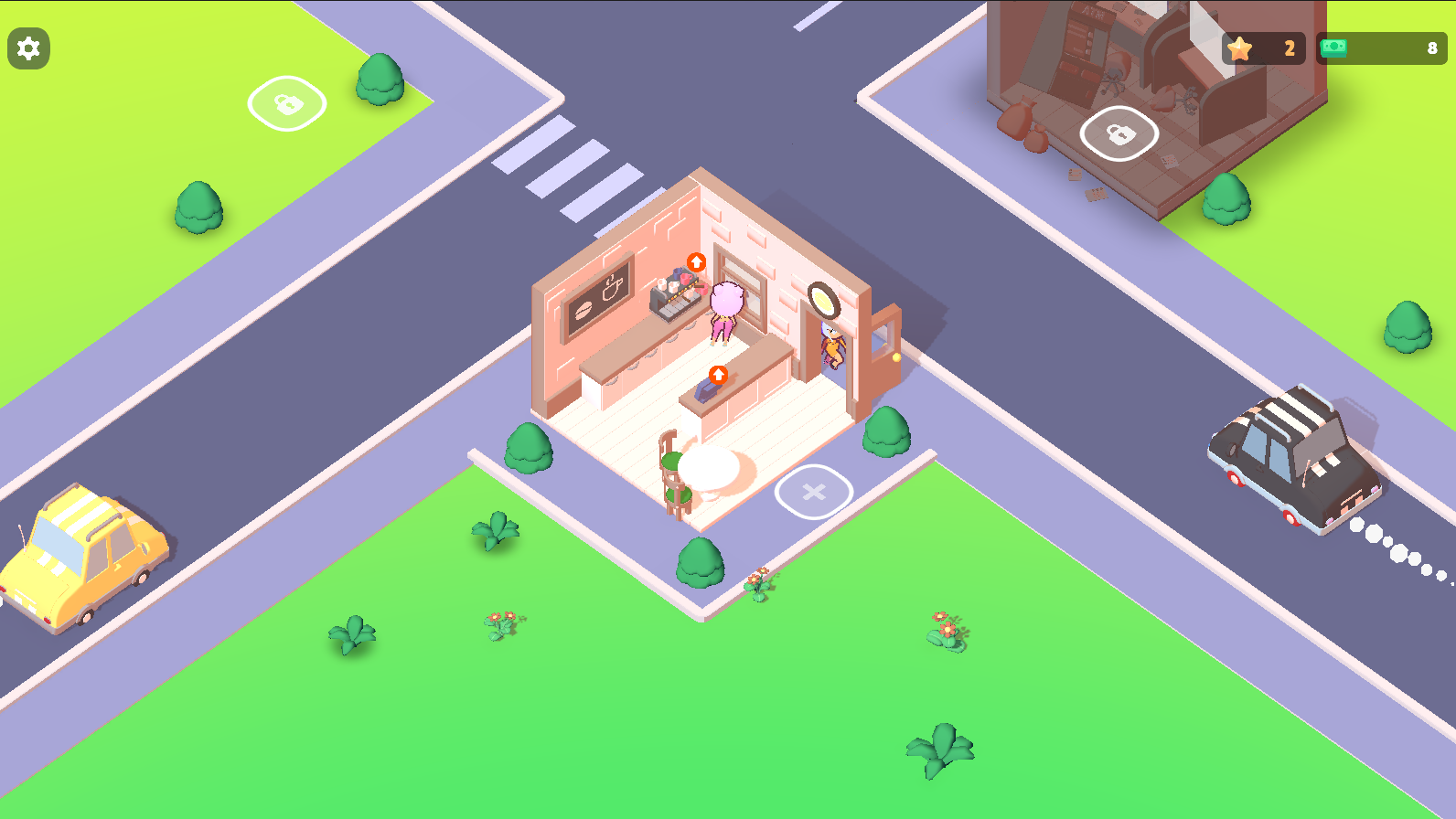
Task: Open the settings gear menu
Action: click(x=28, y=48)
